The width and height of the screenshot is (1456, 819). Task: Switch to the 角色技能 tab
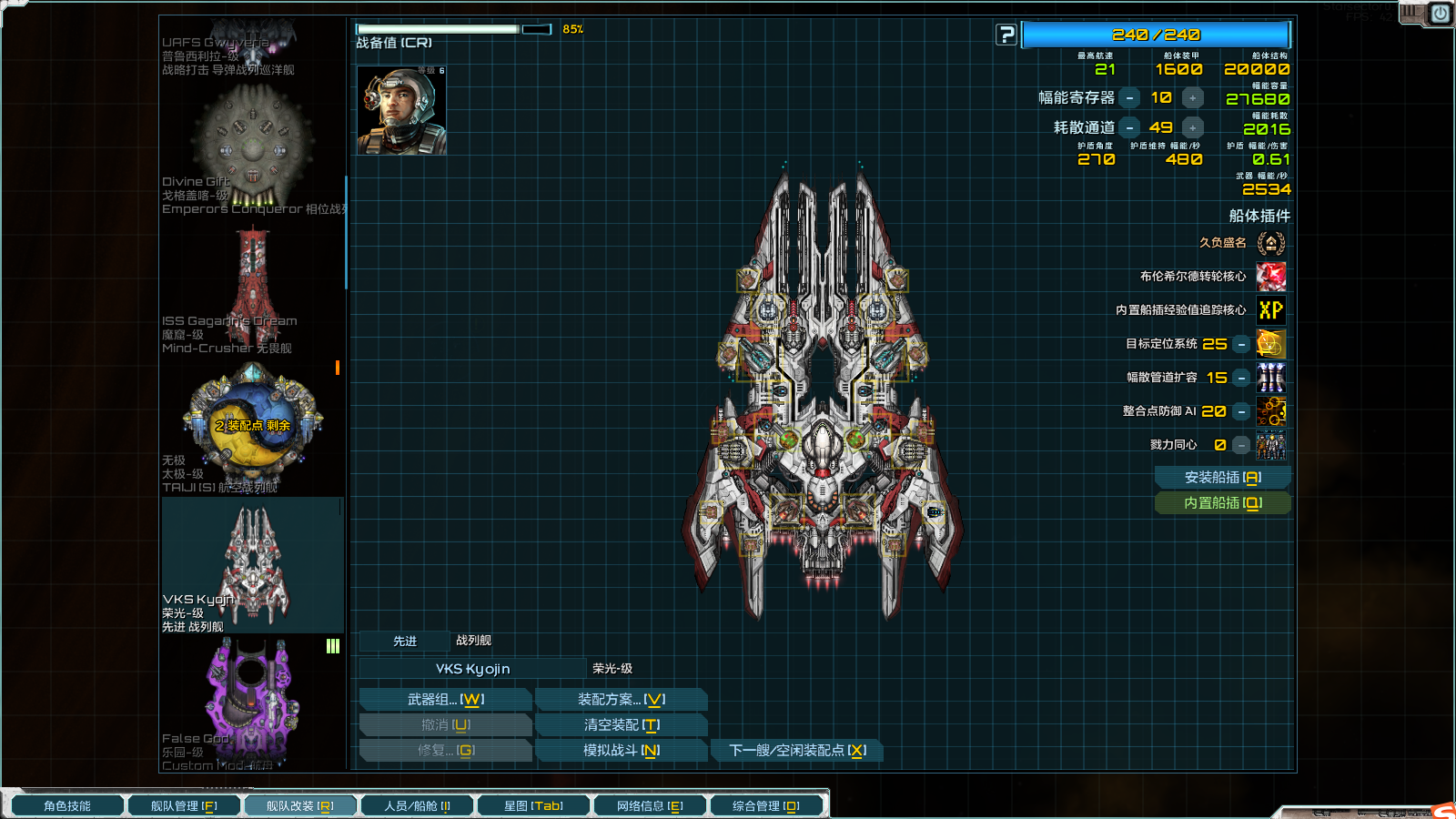(x=67, y=806)
